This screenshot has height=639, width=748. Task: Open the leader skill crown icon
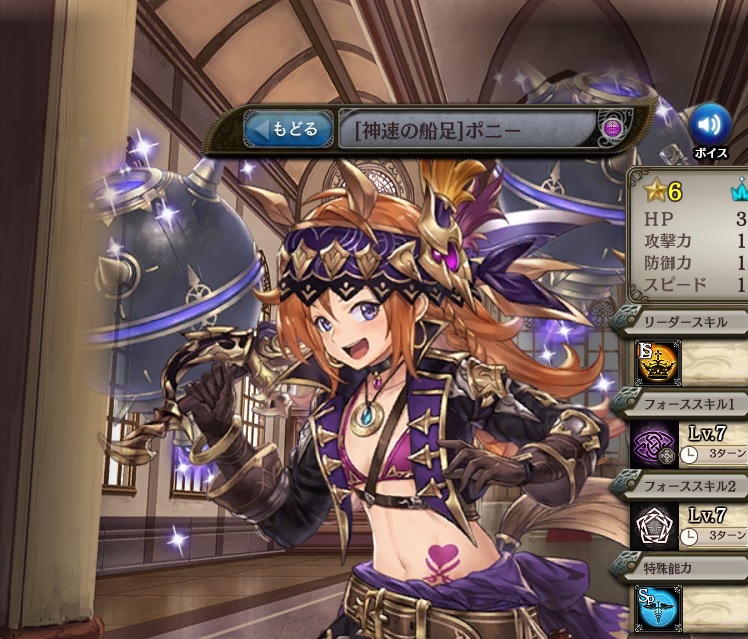(x=658, y=363)
